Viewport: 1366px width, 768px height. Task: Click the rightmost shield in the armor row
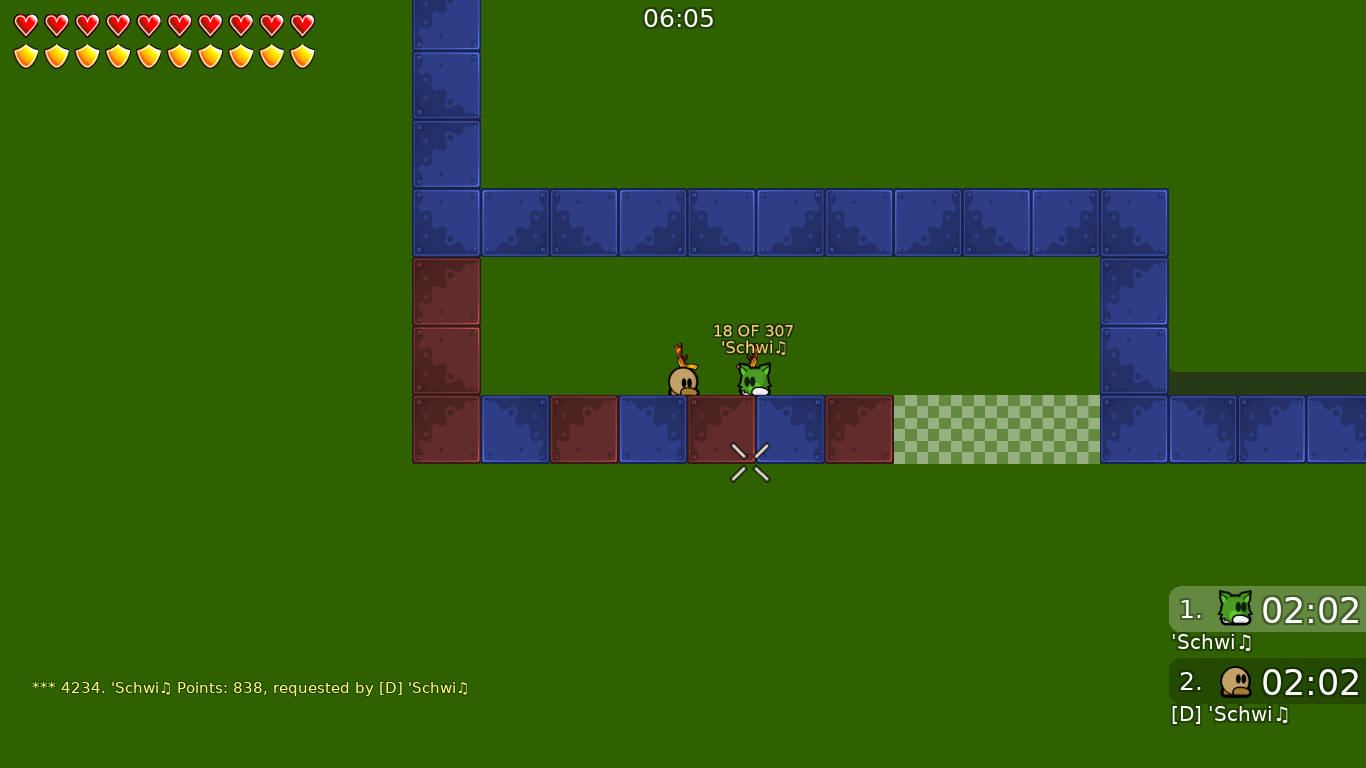click(301, 57)
